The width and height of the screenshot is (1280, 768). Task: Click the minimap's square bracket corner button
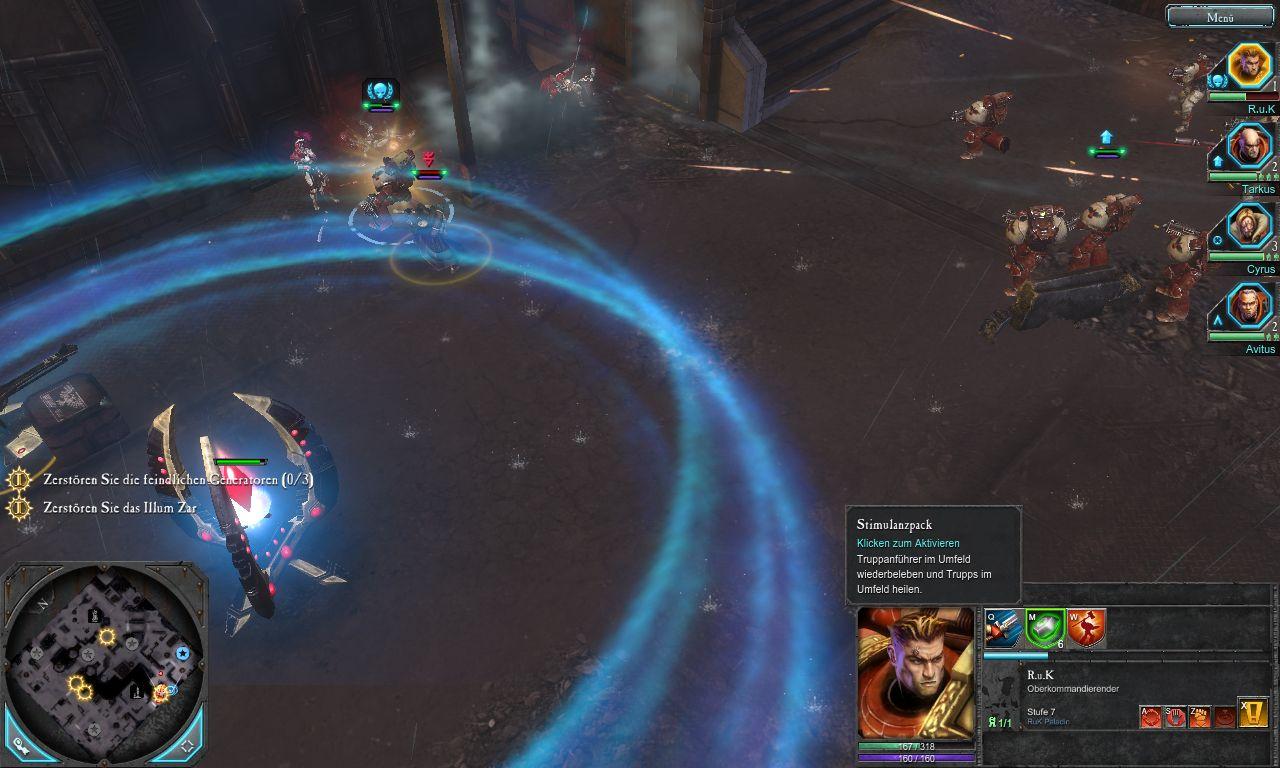pyautogui.click(x=187, y=746)
